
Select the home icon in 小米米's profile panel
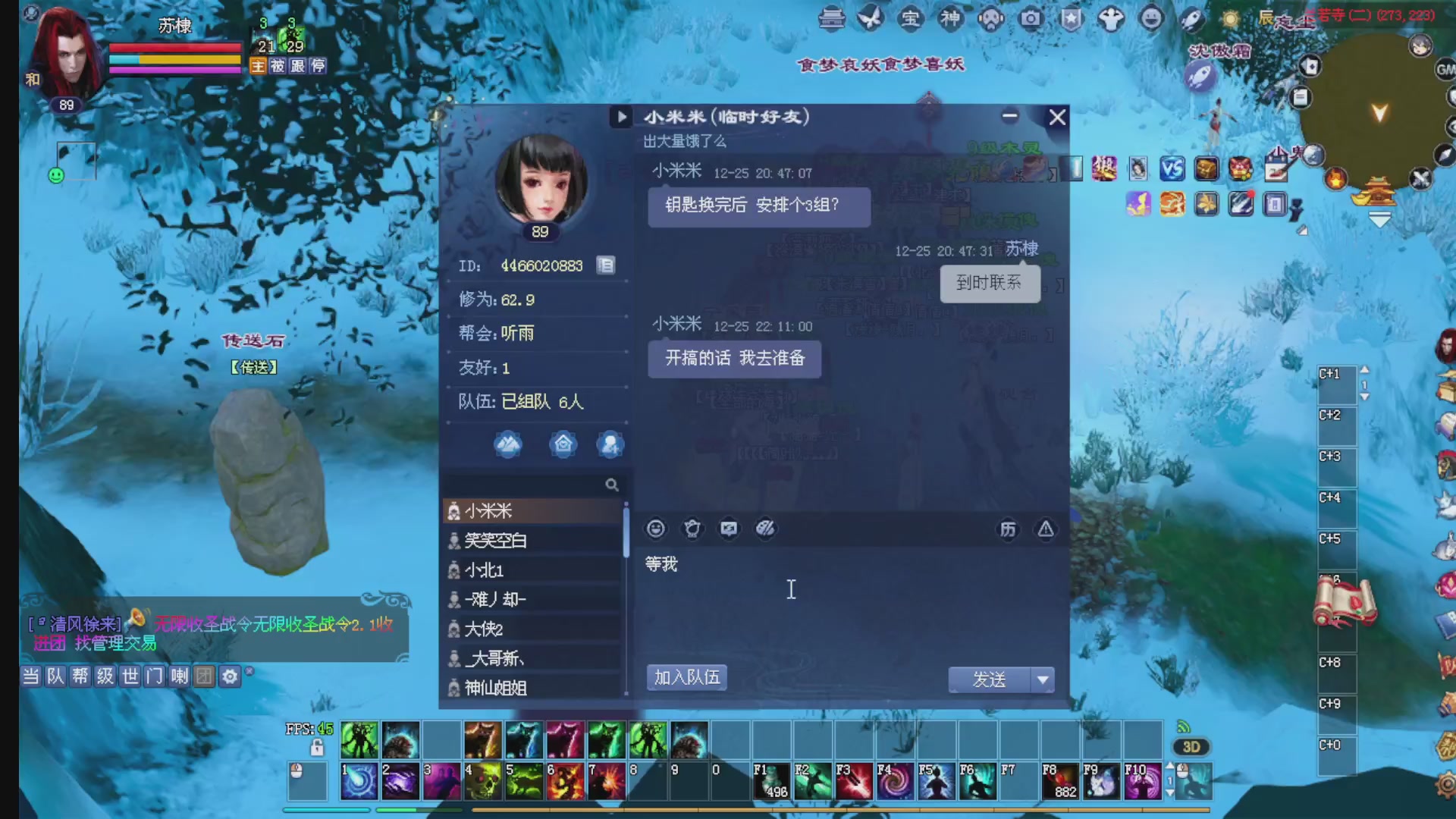click(x=563, y=444)
